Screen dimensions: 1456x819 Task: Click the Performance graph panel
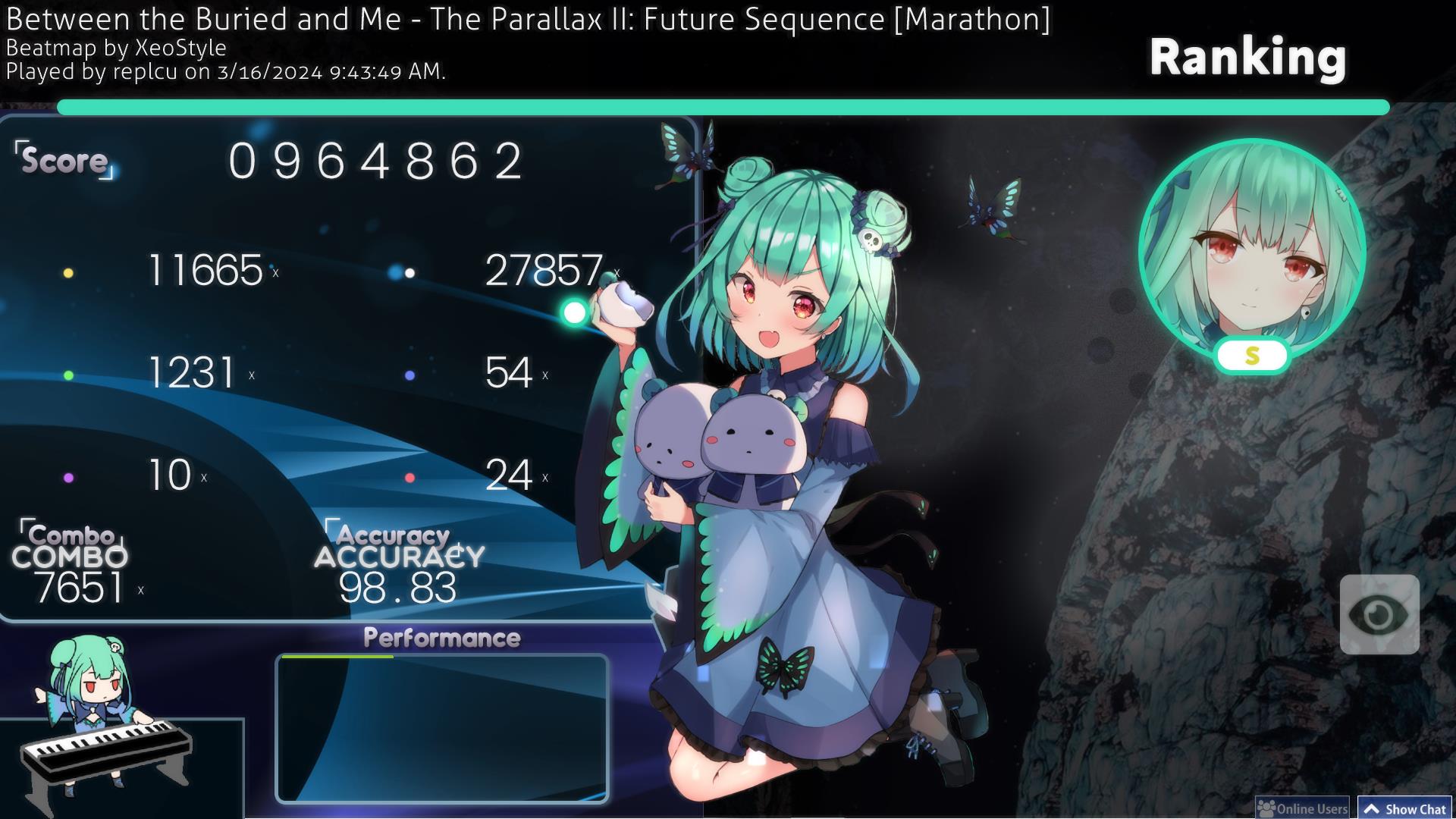[441, 728]
